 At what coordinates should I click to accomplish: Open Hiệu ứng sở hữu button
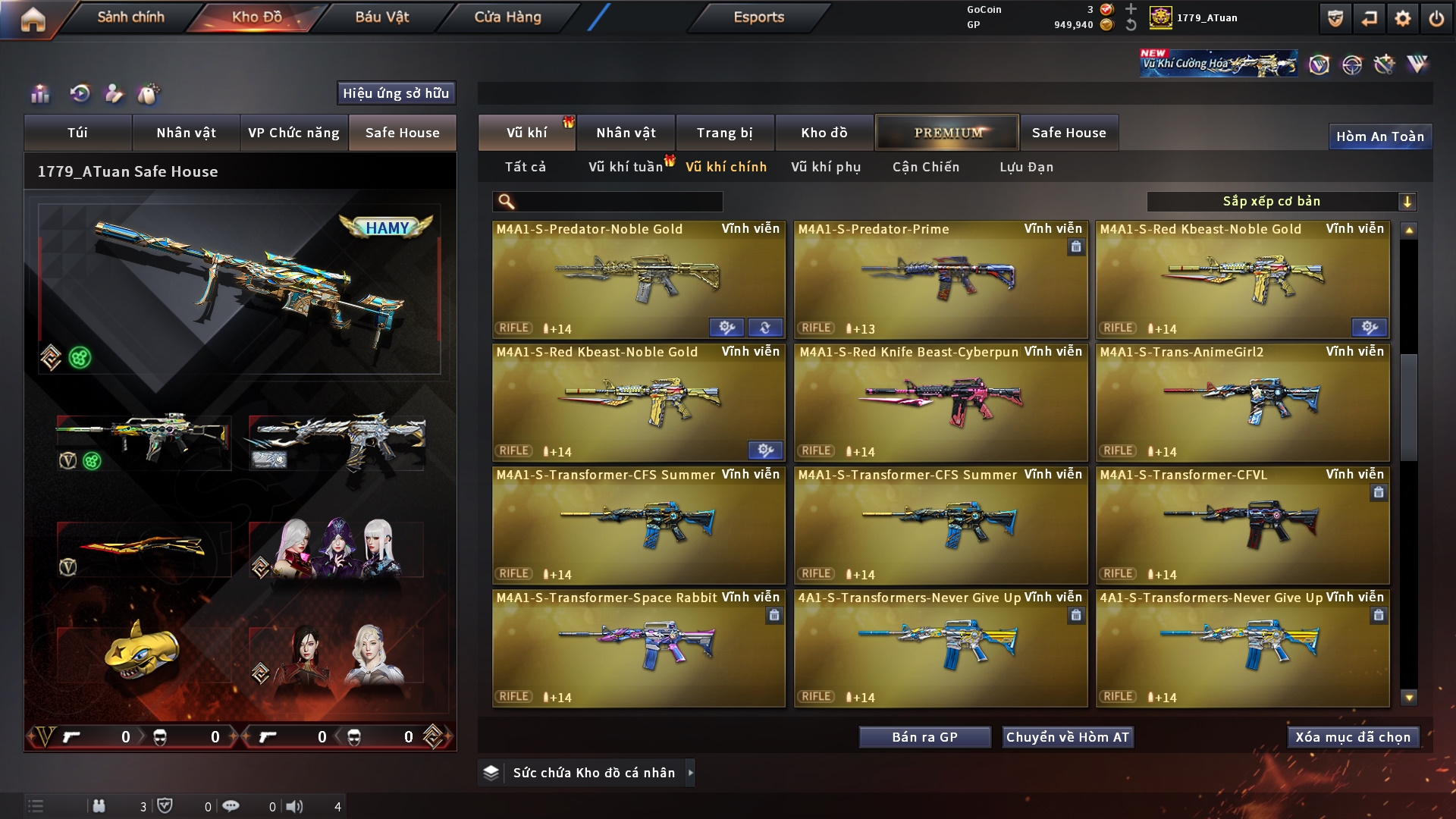[396, 93]
